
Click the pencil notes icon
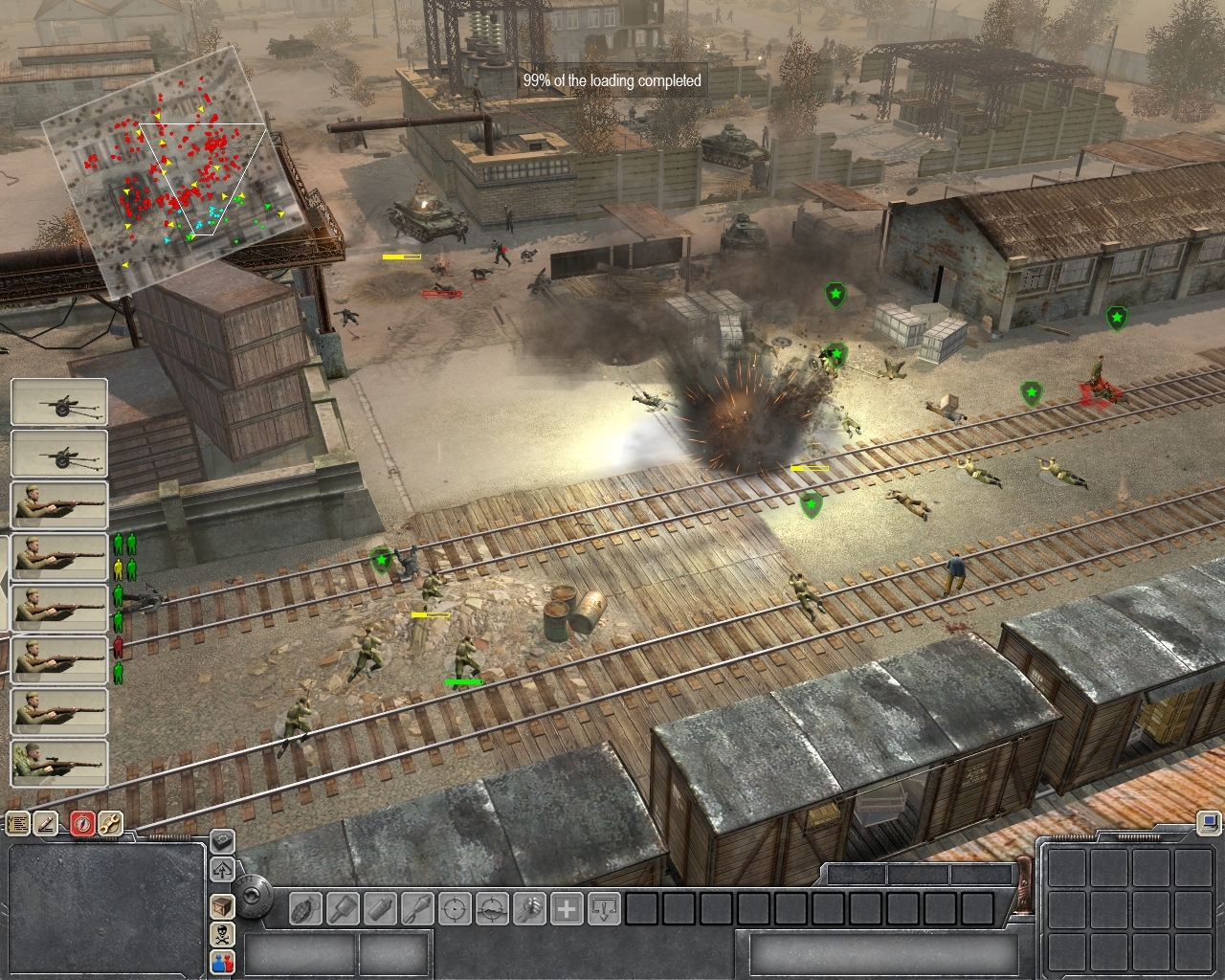(46, 824)
